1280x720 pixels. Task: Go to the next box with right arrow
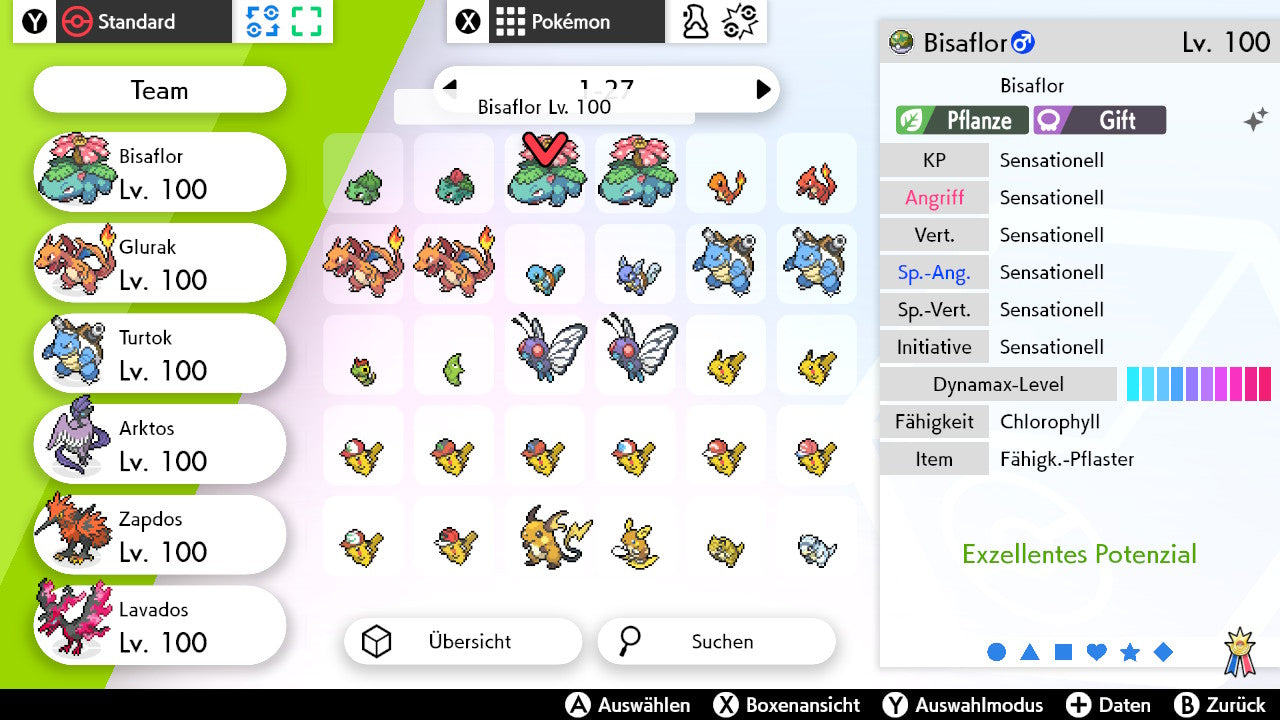click(x=763, y=89)
